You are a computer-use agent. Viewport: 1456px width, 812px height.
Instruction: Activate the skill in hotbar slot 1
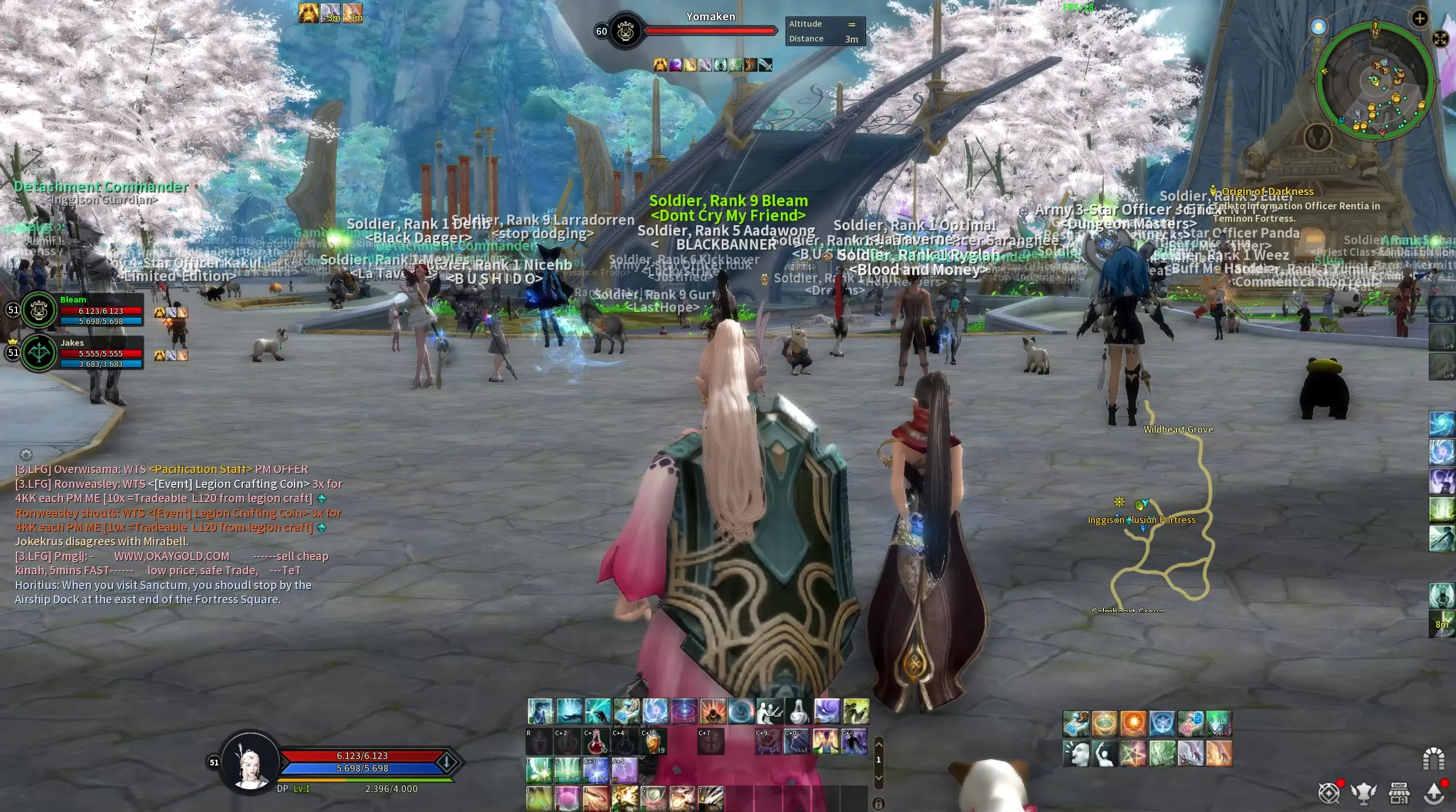539,799
